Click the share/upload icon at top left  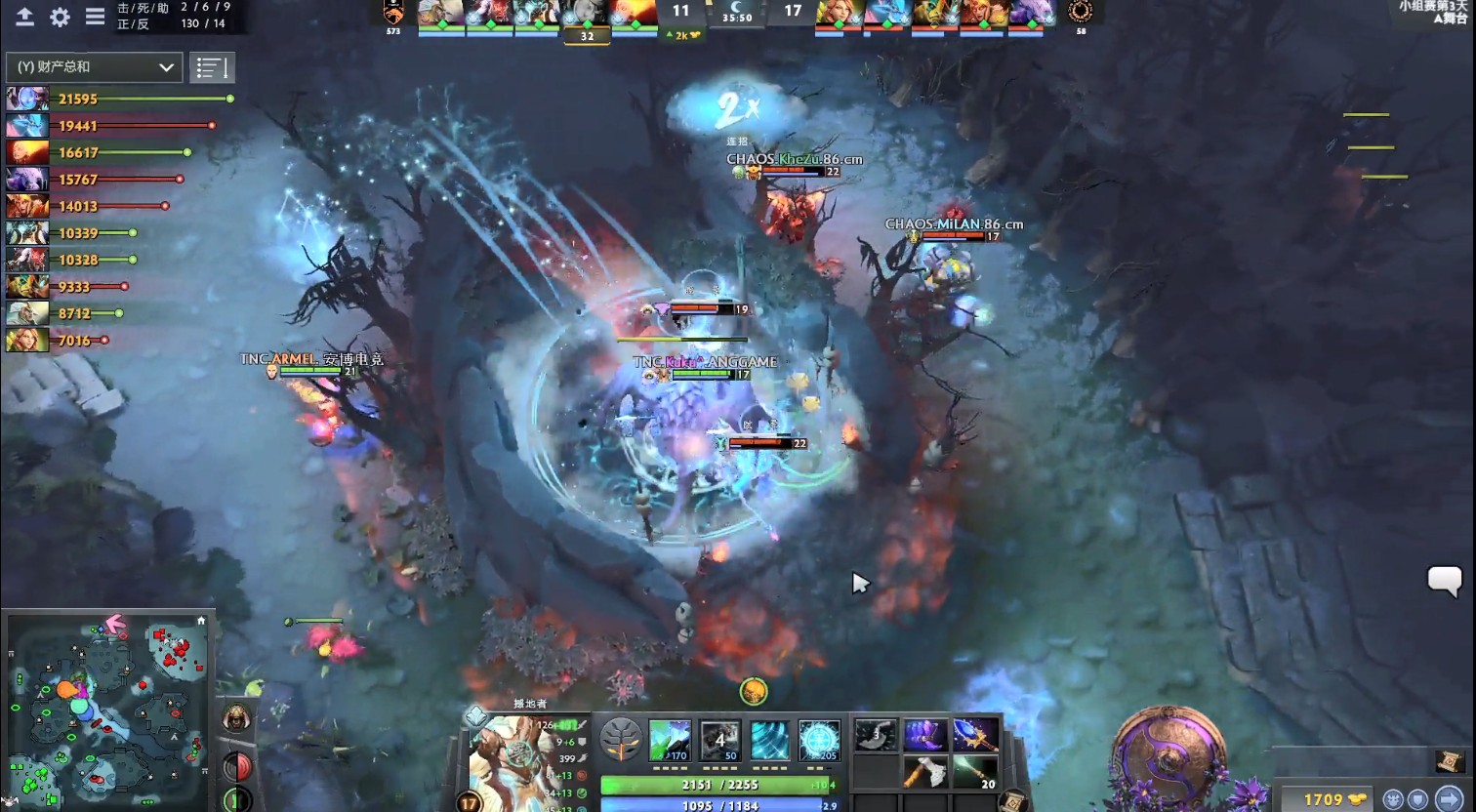click(x=23, y=18)
